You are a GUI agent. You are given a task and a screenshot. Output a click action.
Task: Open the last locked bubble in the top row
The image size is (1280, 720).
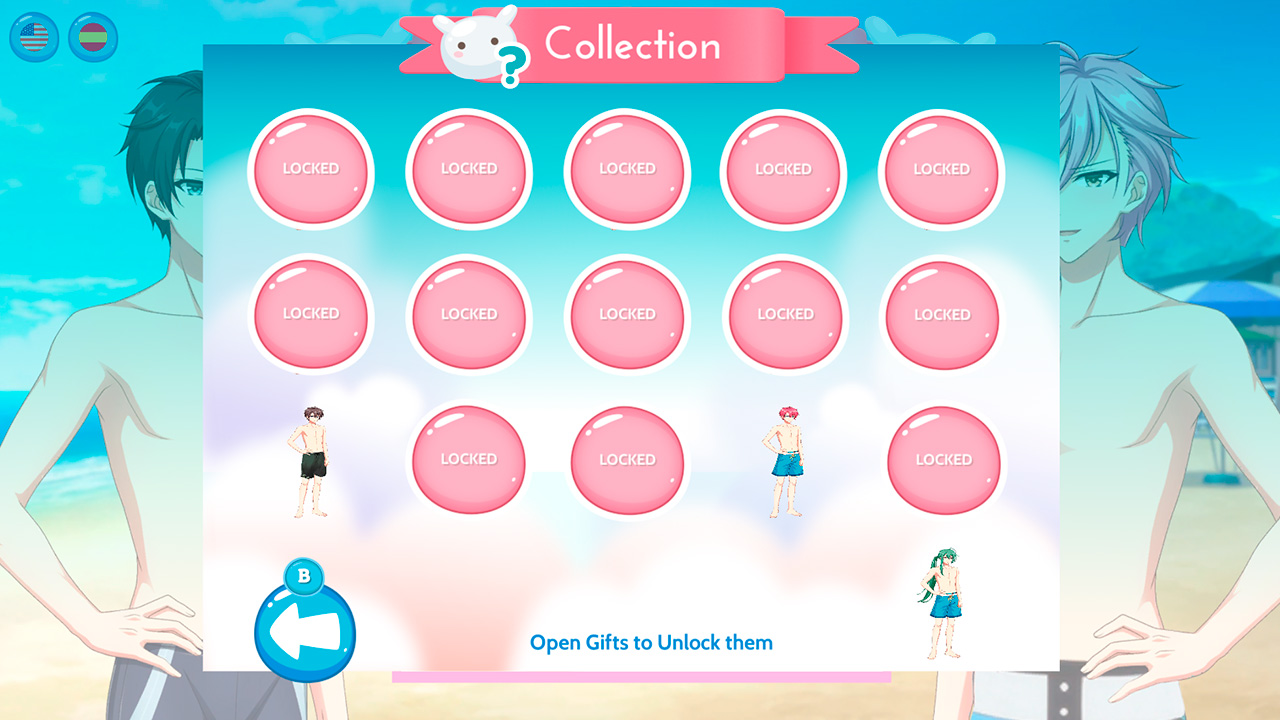[x=941, y=170]
